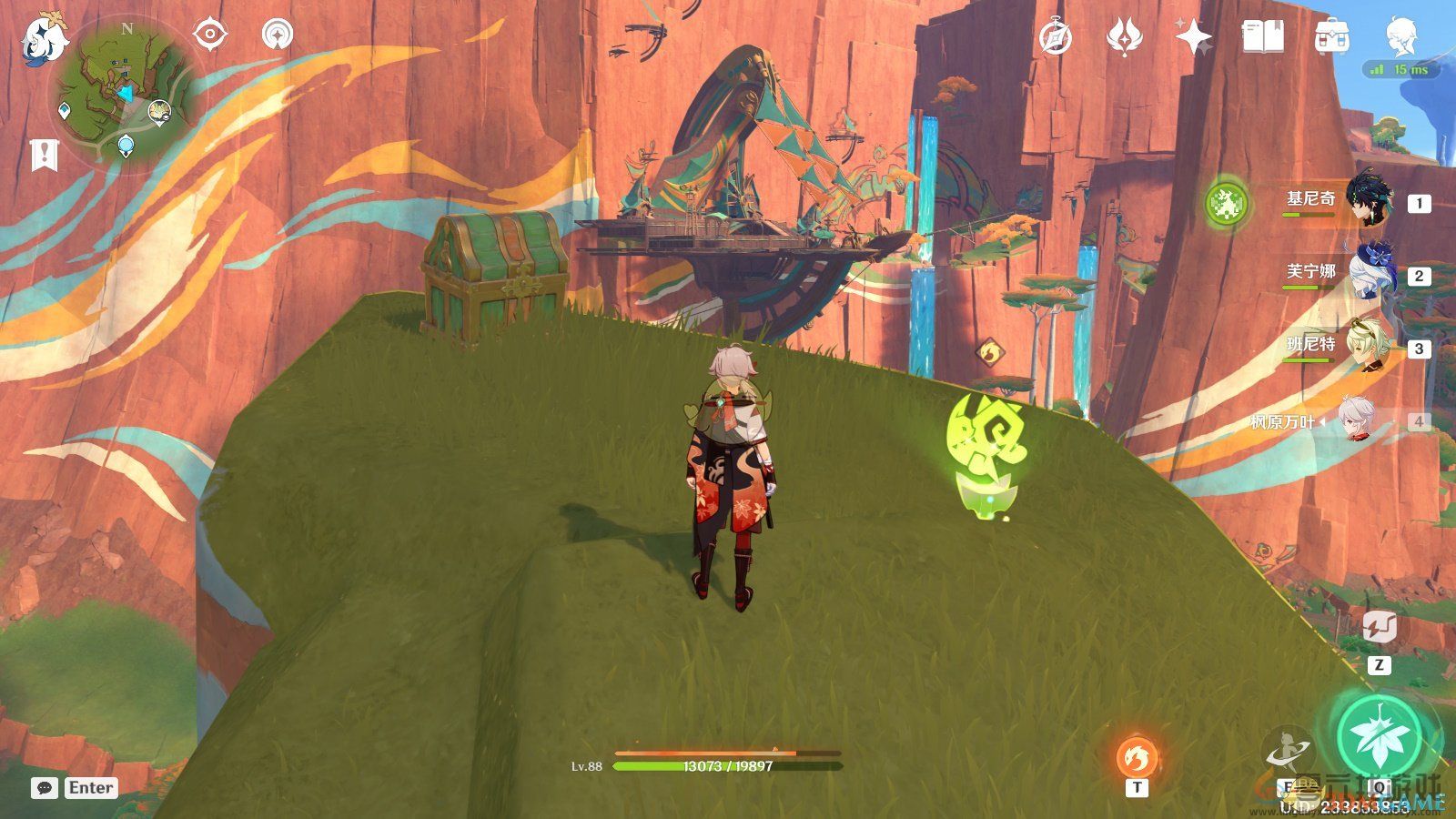
Task: Open the battle pass icon
Action: click(1124, 37)
